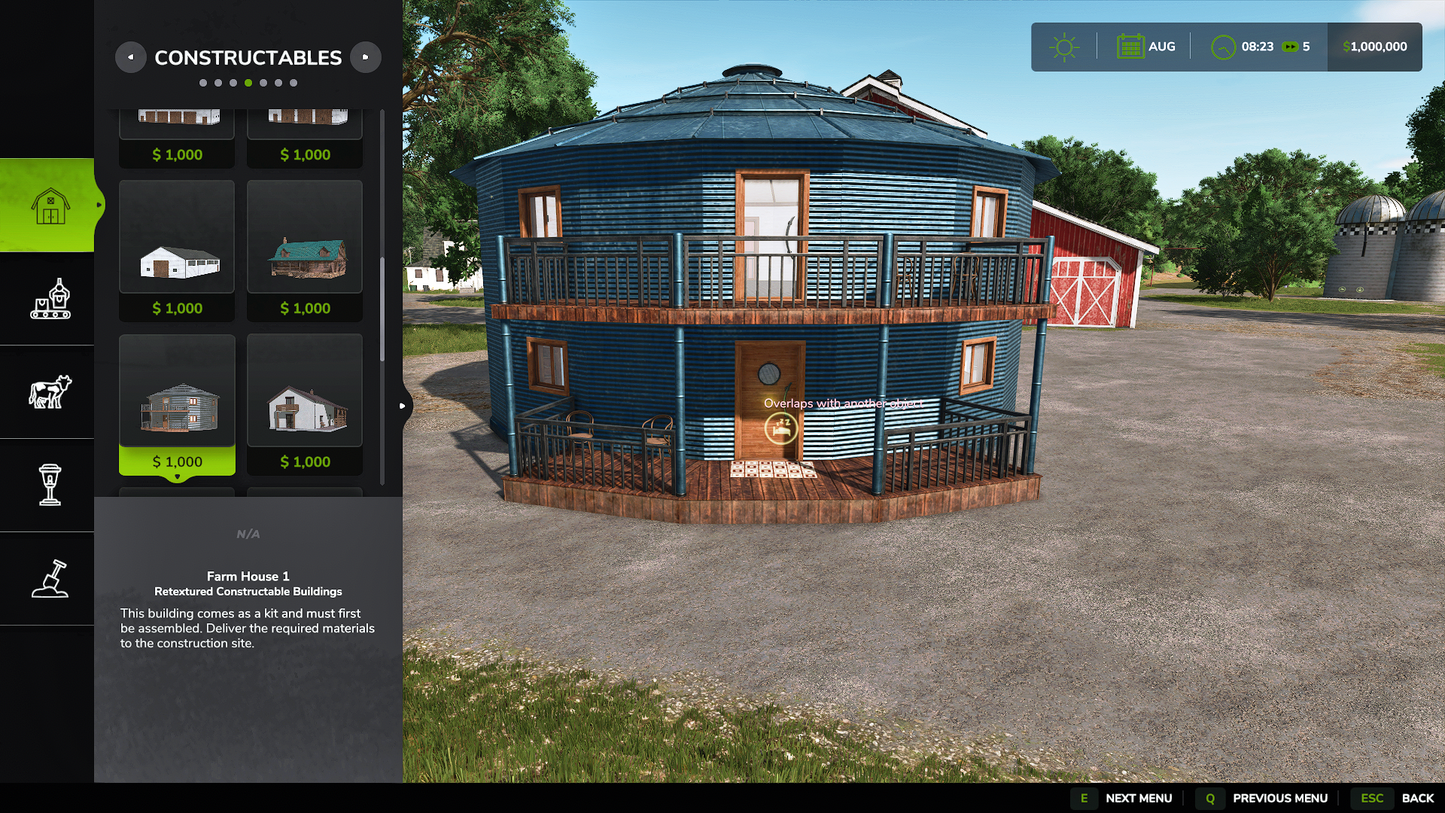Open the lamp decorations category icon

click(x=46, y=484)
